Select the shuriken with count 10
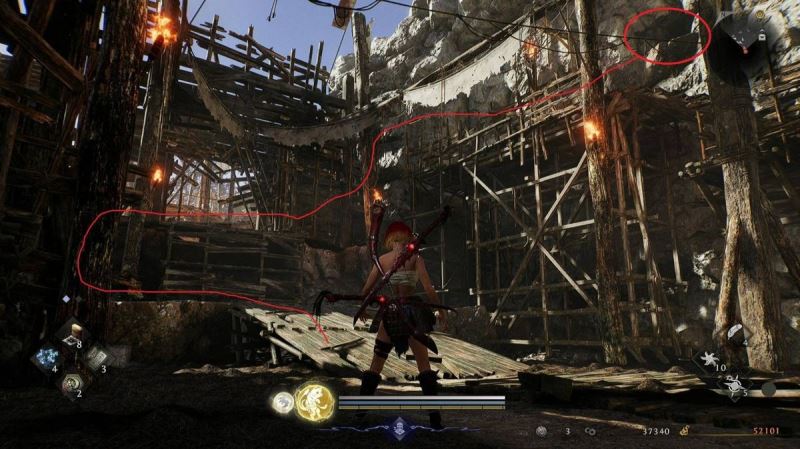This screenshot has height=449, width=800. tap(710, 359)
